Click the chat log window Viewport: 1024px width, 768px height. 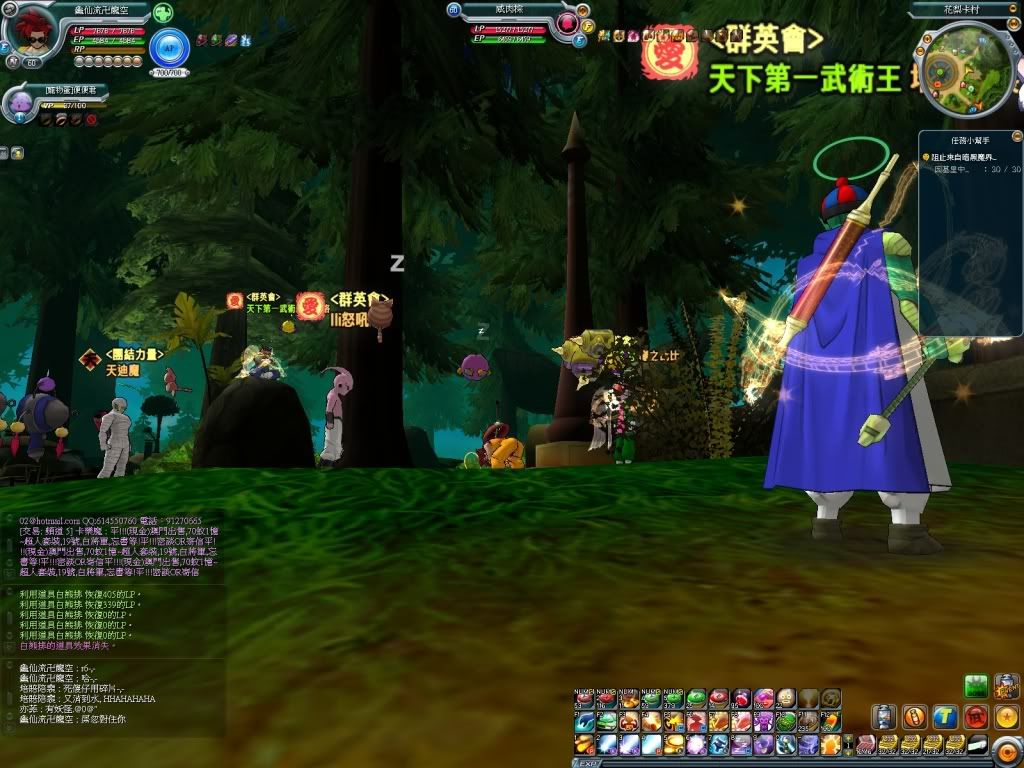pyautogui.click(x=112, y=620)
